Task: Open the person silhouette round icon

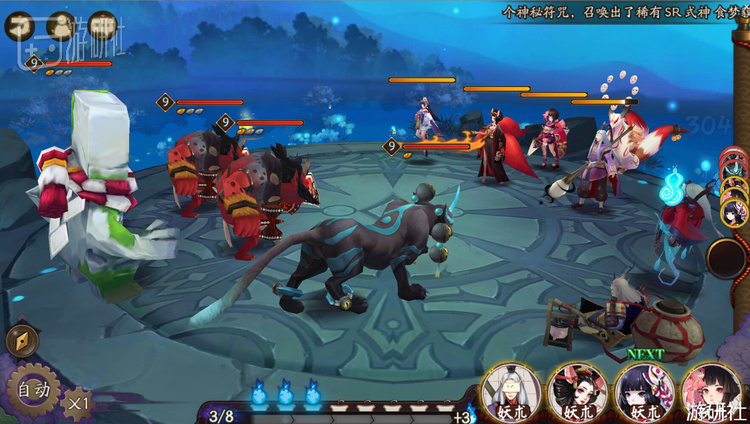Action: 61,26
